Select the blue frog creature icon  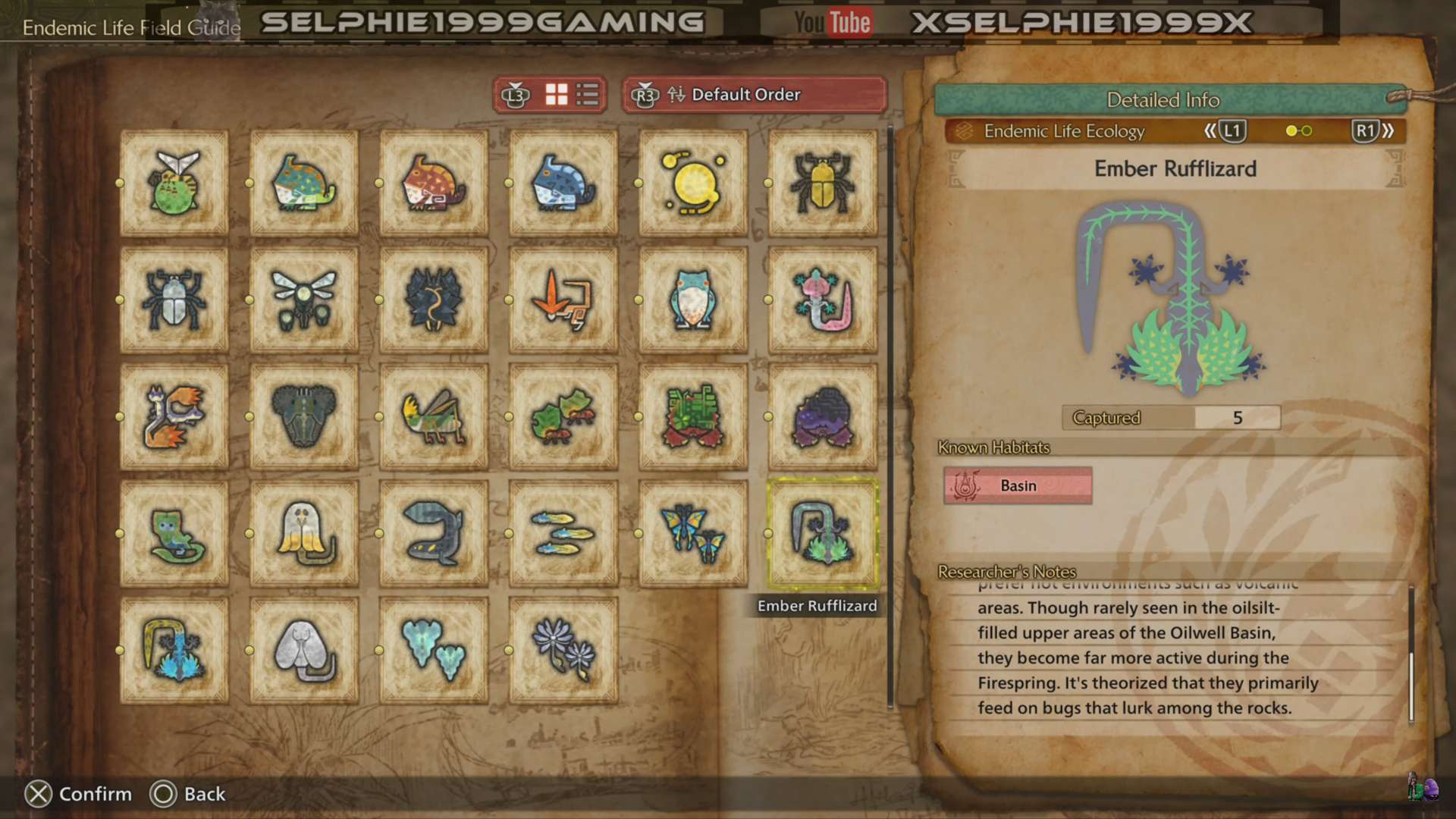pyautogui.click(x=692, y=300)
